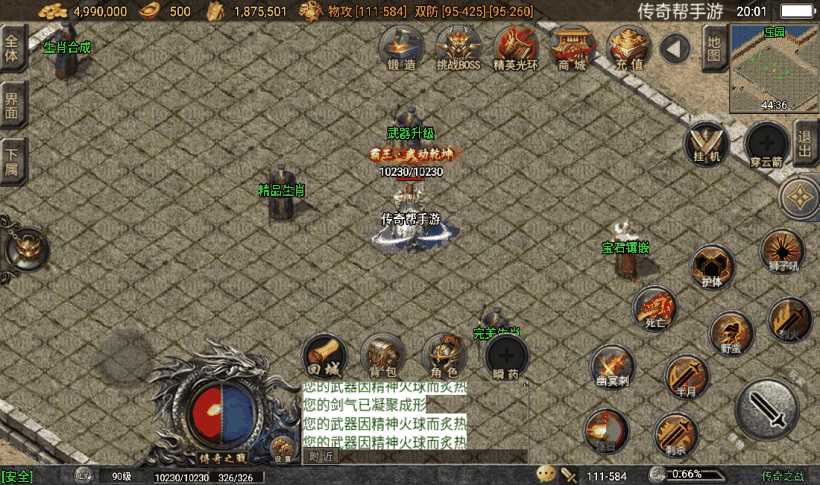The image size is (820, 485).
Task: Open the 充值 recharge menu
Action: click(x=630, y=47)
